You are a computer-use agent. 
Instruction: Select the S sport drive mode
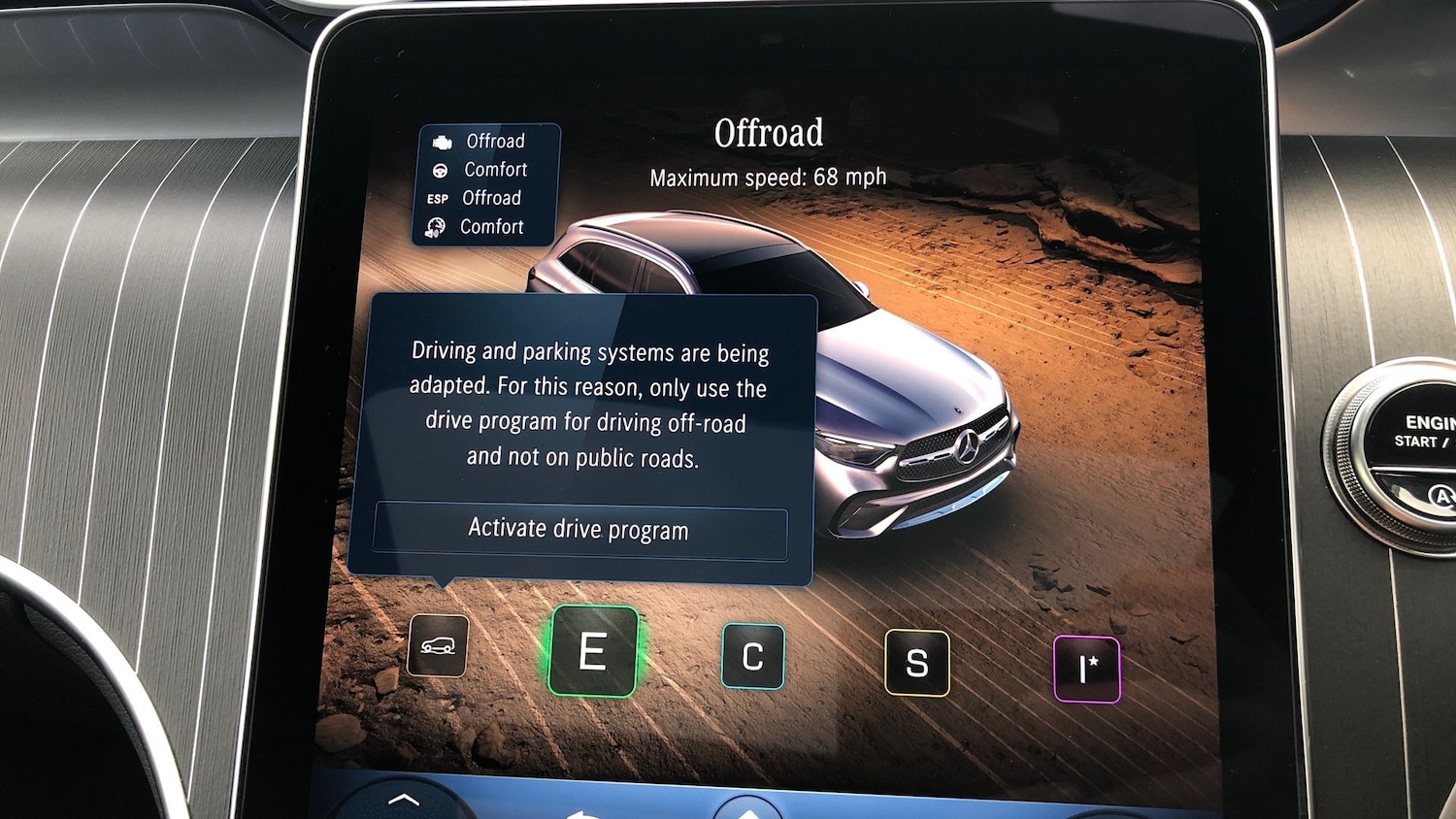coord(917,663)
